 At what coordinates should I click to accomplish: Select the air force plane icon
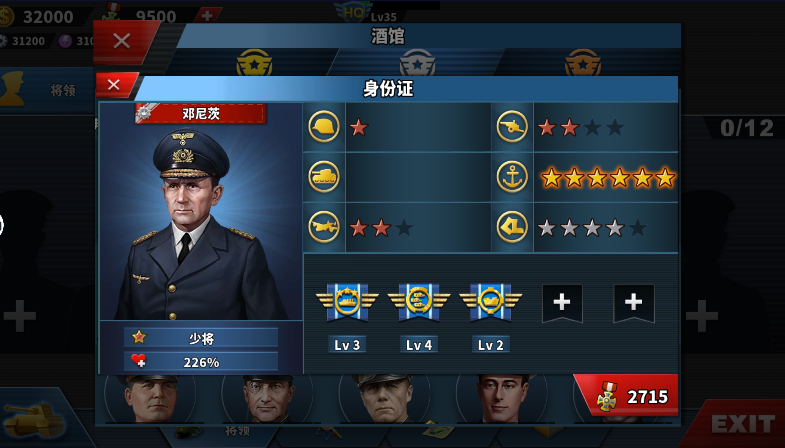pyautogui.click(x=324, y=227)
